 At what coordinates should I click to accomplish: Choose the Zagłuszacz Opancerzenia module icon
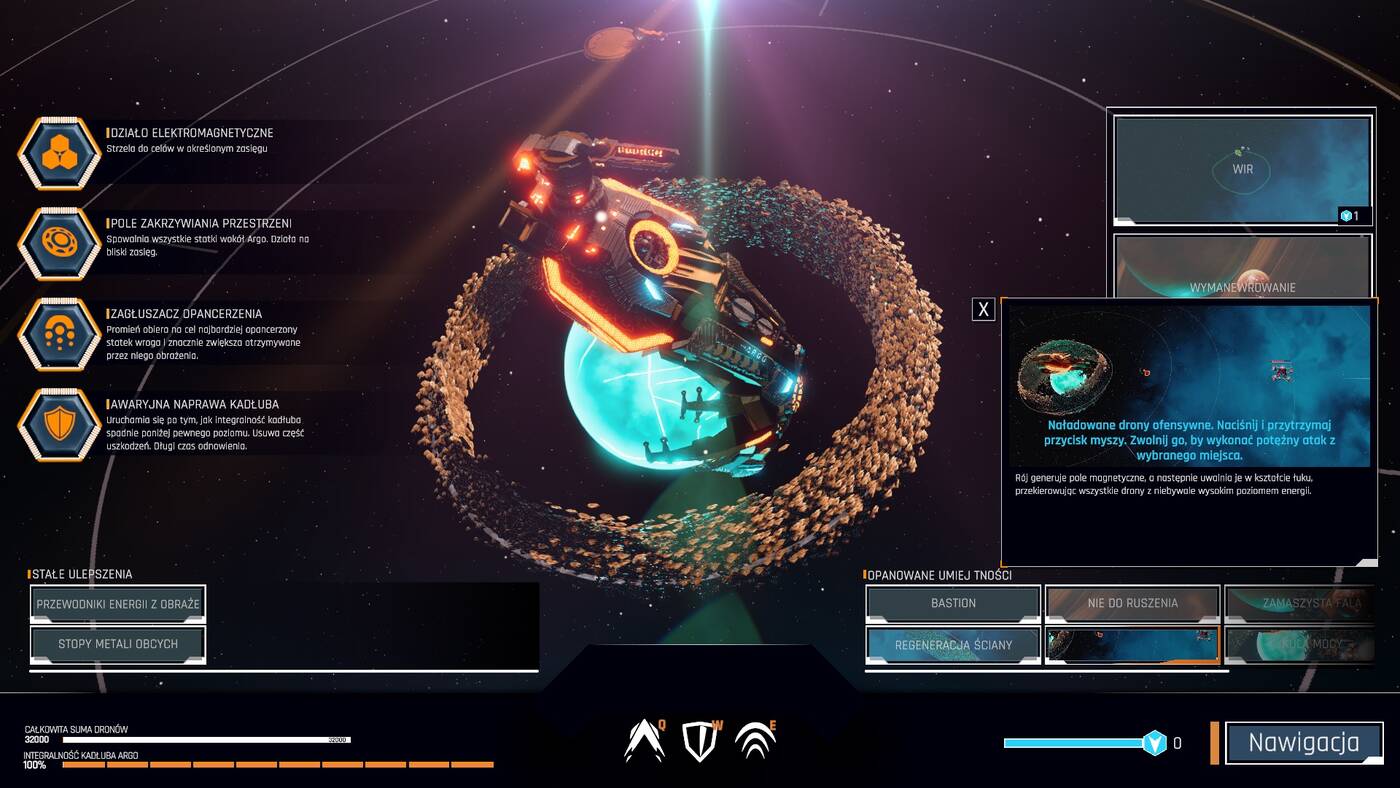[x=59, y=334]
